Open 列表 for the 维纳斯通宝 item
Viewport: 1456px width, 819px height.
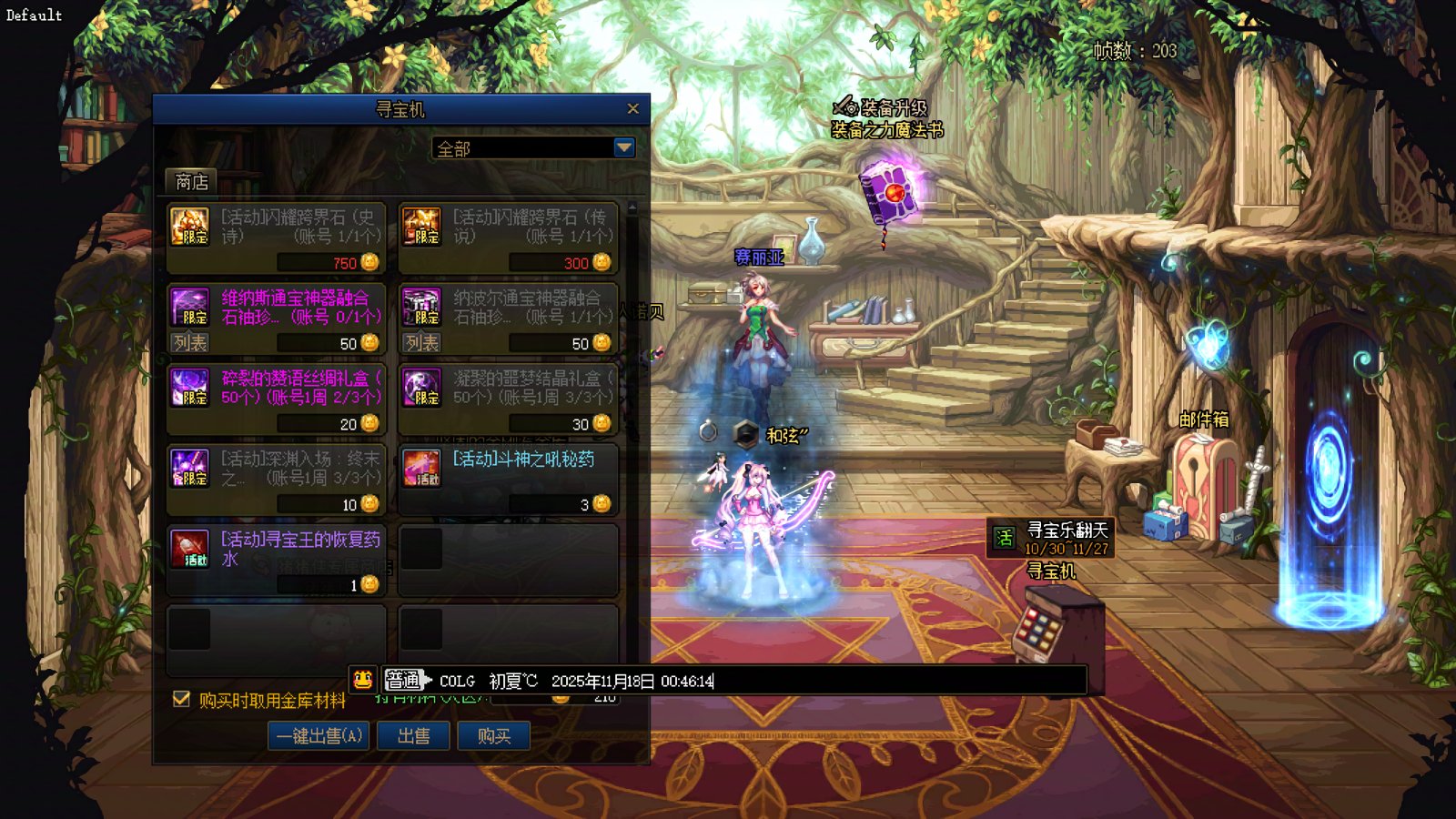pos(190,343)
